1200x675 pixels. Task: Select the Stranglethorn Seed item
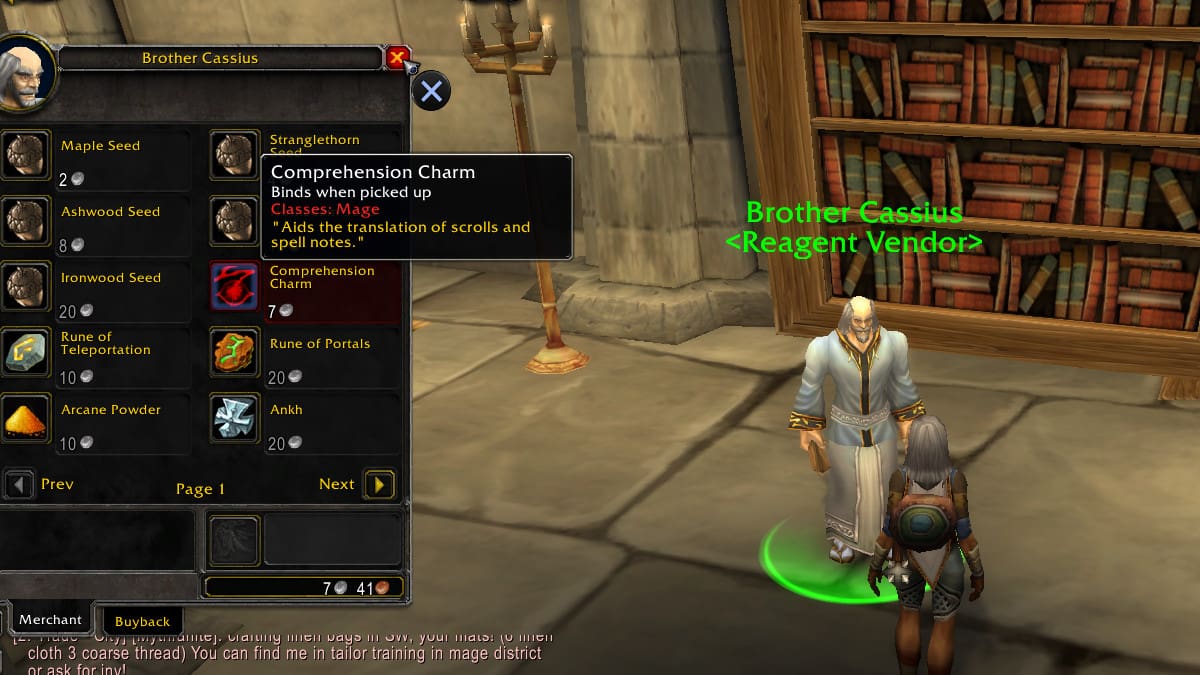coord(234,154)
